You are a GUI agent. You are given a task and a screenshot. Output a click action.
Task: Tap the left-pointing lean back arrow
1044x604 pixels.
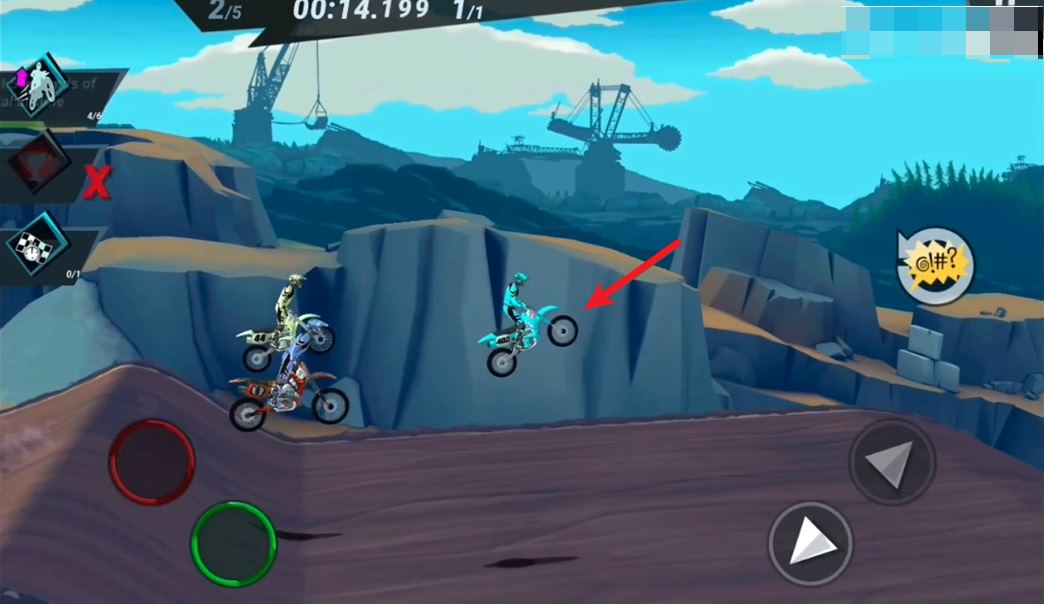point(891,462)
